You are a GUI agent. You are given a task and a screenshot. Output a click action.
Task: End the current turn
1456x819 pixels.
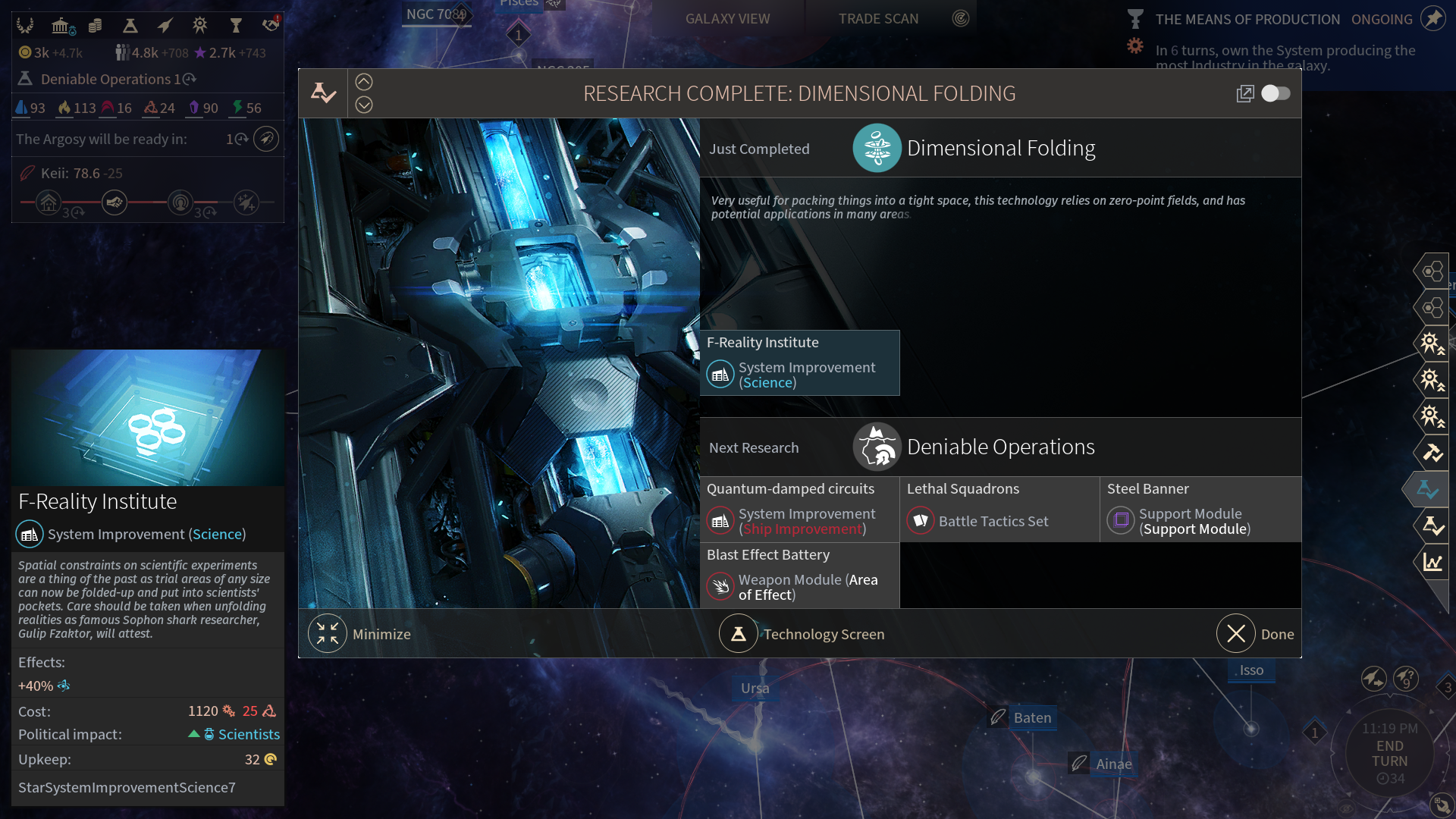(x=1389, y=754)
